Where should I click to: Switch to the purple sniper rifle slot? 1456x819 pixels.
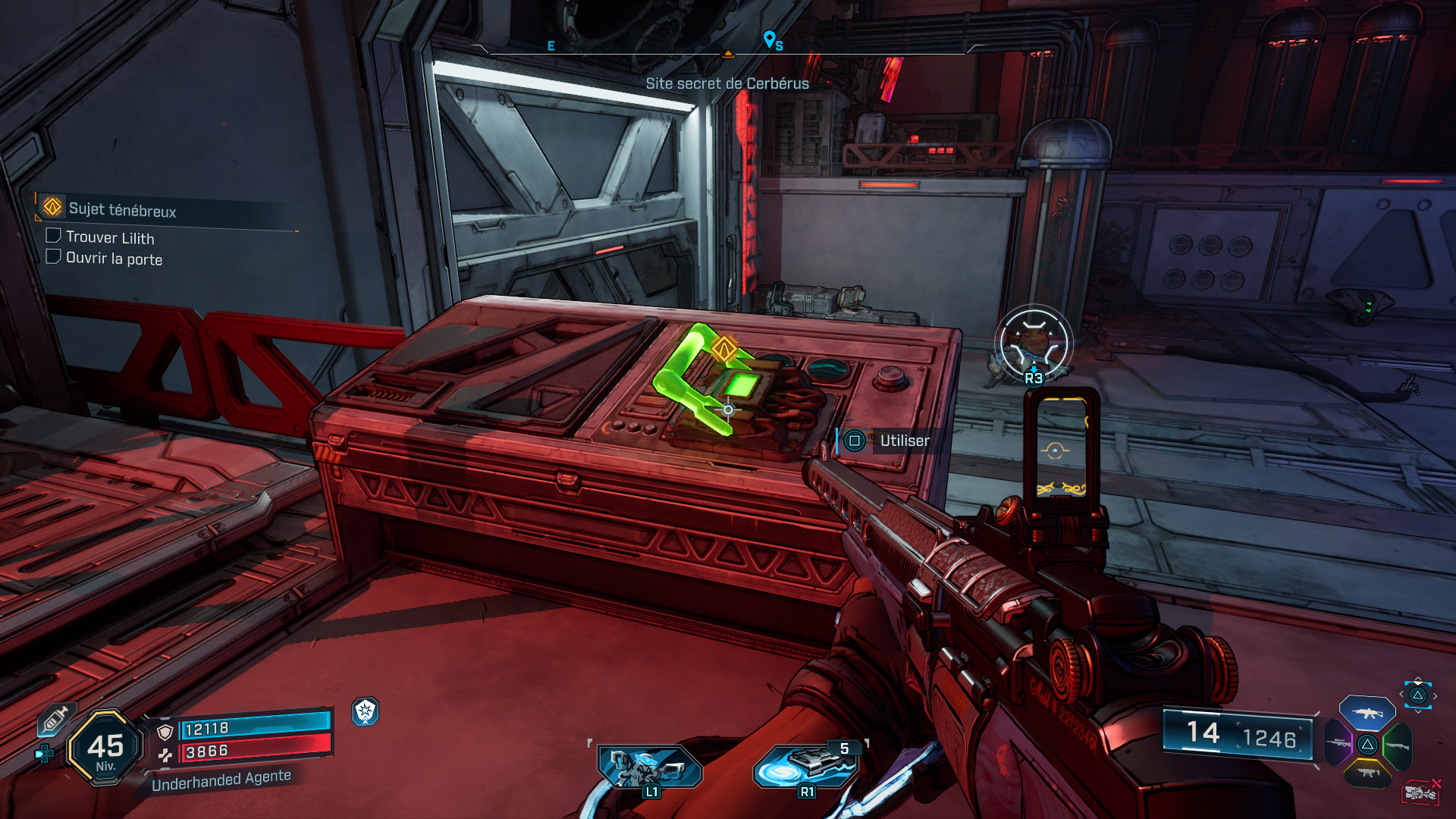coord(1338,743)
